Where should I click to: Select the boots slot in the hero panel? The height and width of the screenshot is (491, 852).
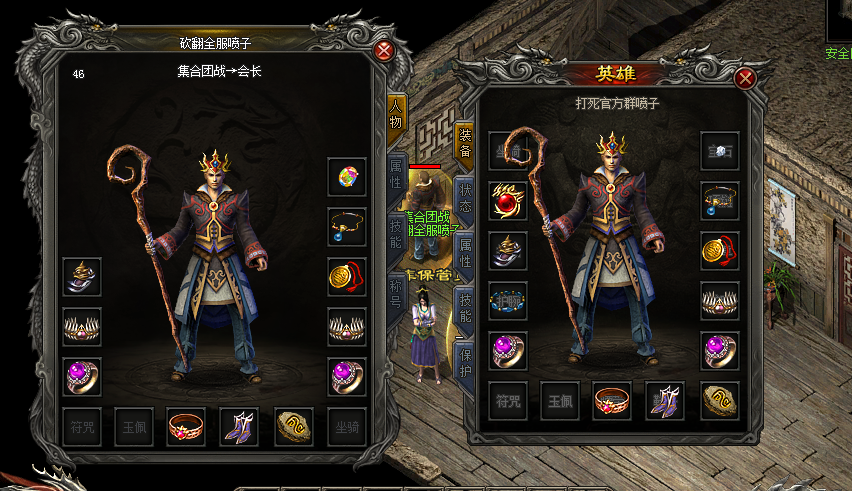665,400
